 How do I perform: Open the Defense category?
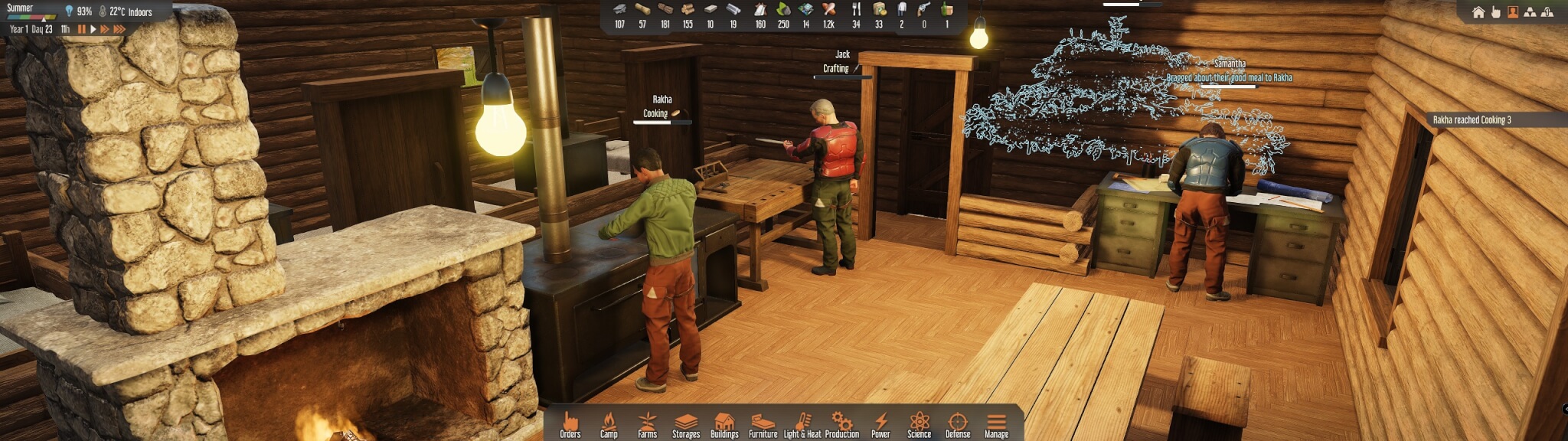pyautogui.click(x=958, y=423)
